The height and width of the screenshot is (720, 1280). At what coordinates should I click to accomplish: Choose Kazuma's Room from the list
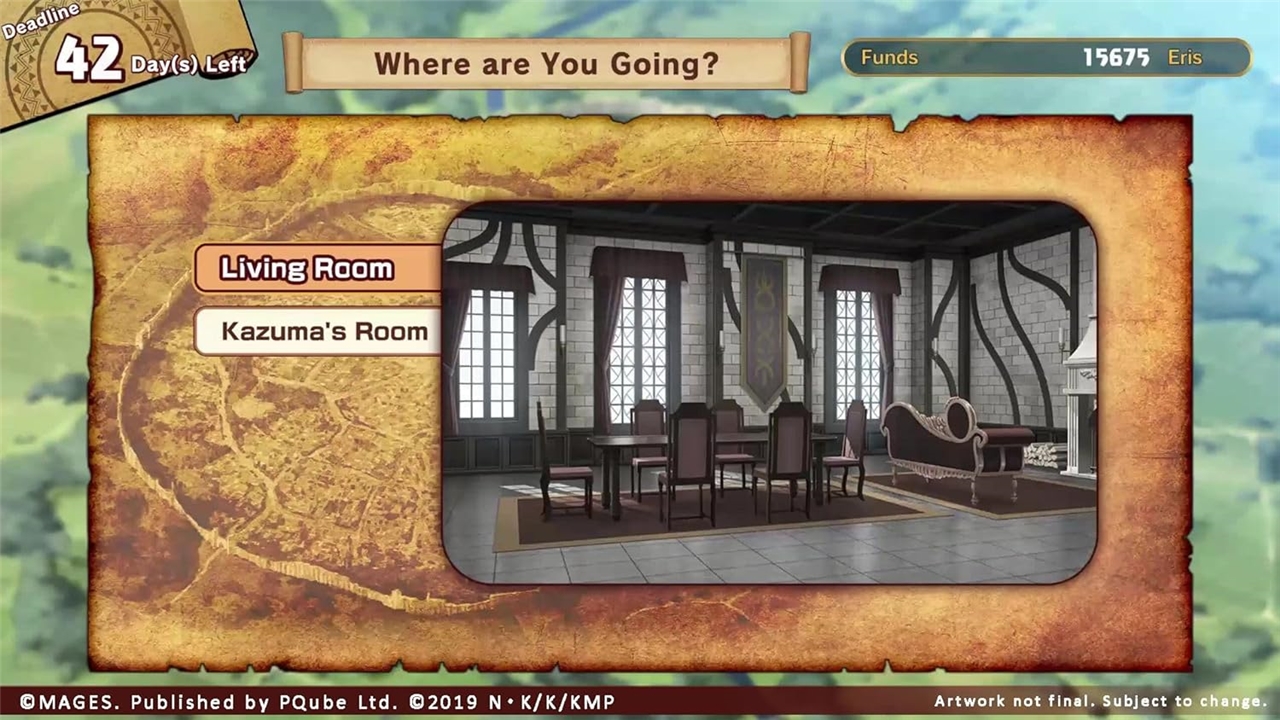point(318,331)
